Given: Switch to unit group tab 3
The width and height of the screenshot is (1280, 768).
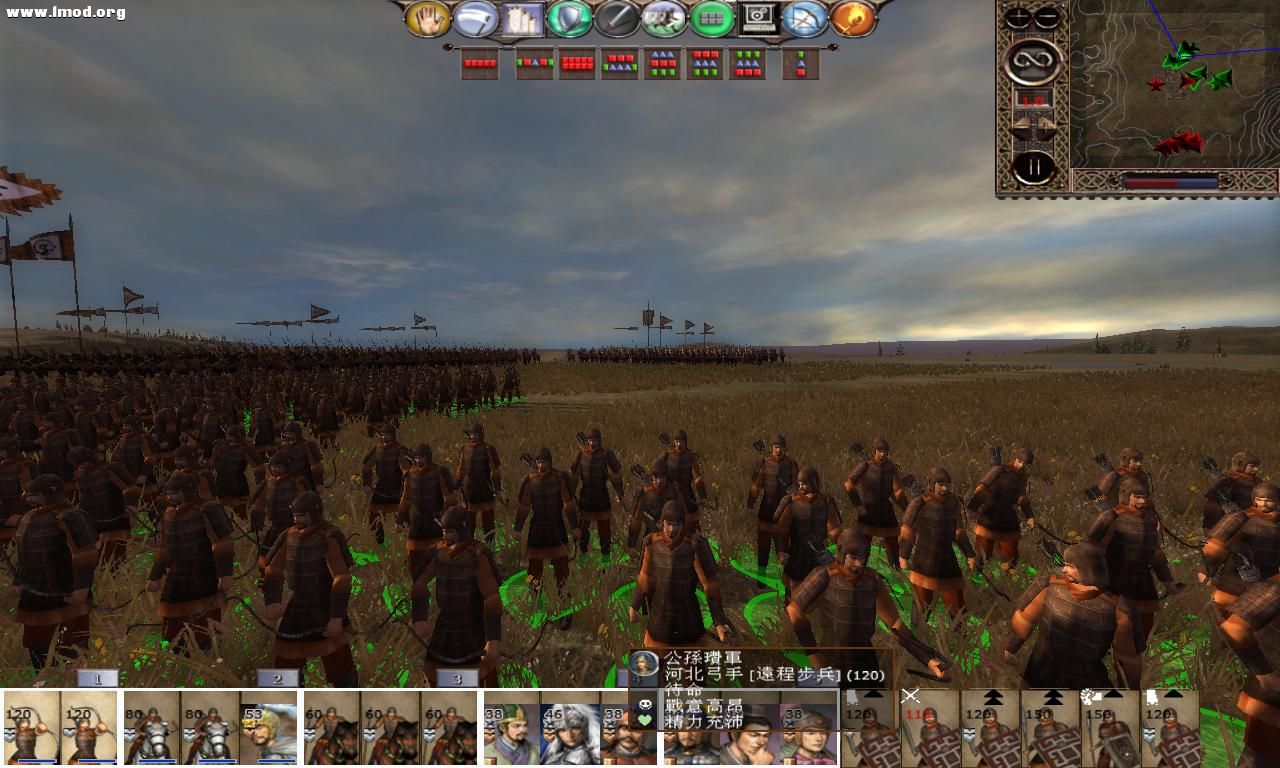Looking at the screenshot, I should point(457,678).
